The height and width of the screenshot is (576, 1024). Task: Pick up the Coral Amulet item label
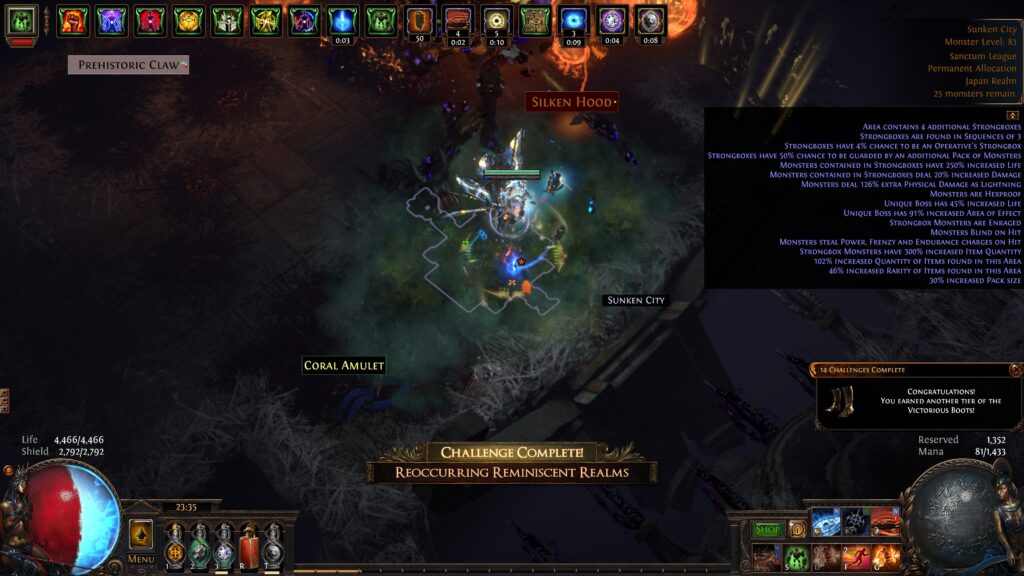344,366
